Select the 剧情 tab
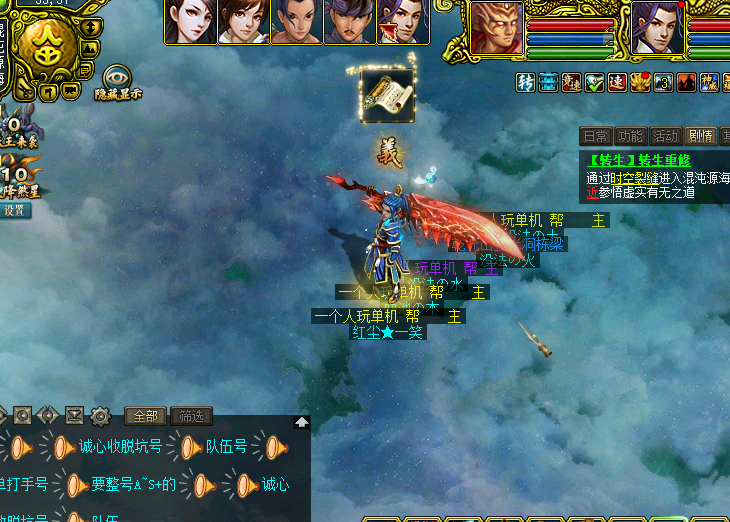Viewport: 730px width, 522px height. pos(698,136)
